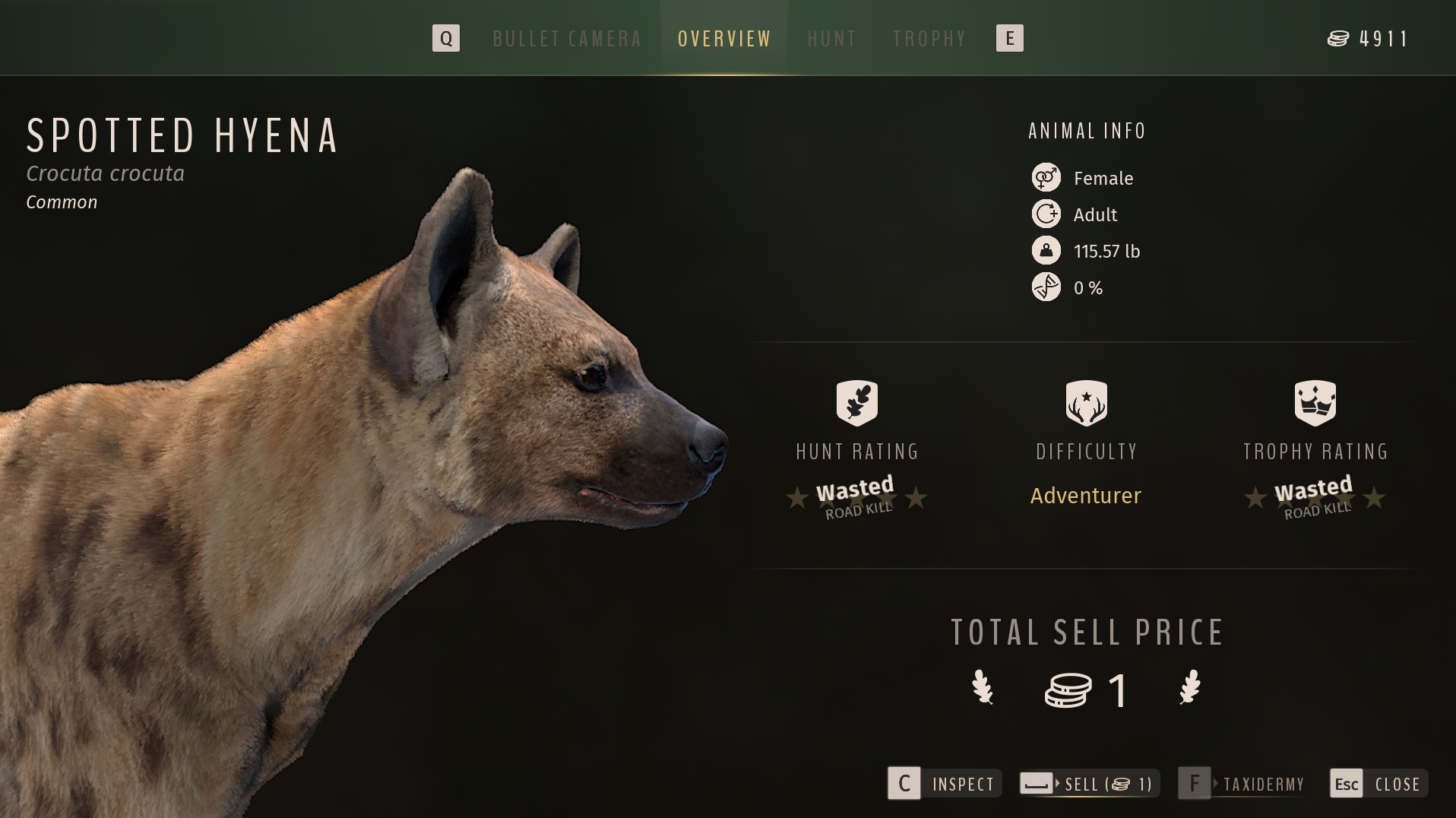Viewport: 1456px width, 818px height.
Task: Switch to the Bullet Camera tab
Action: pos(567,39)
